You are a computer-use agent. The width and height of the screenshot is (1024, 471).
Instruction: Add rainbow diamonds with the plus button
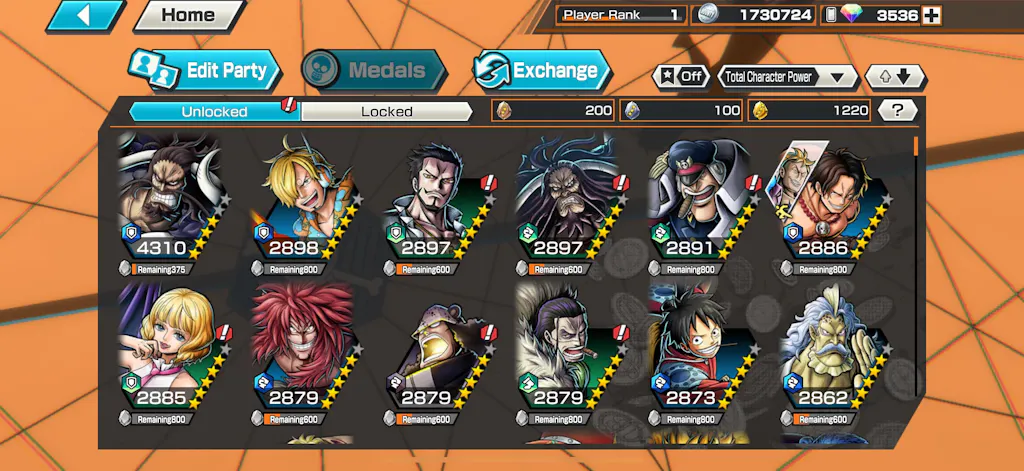931,15
